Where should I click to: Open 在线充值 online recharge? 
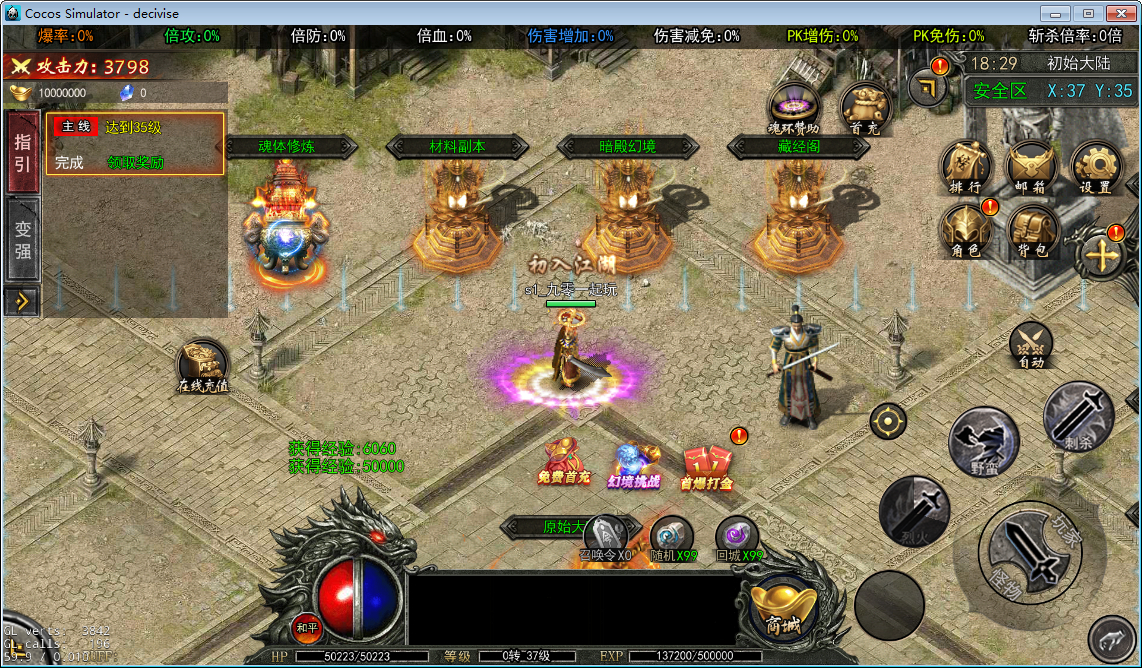click(x=203, y=365)
